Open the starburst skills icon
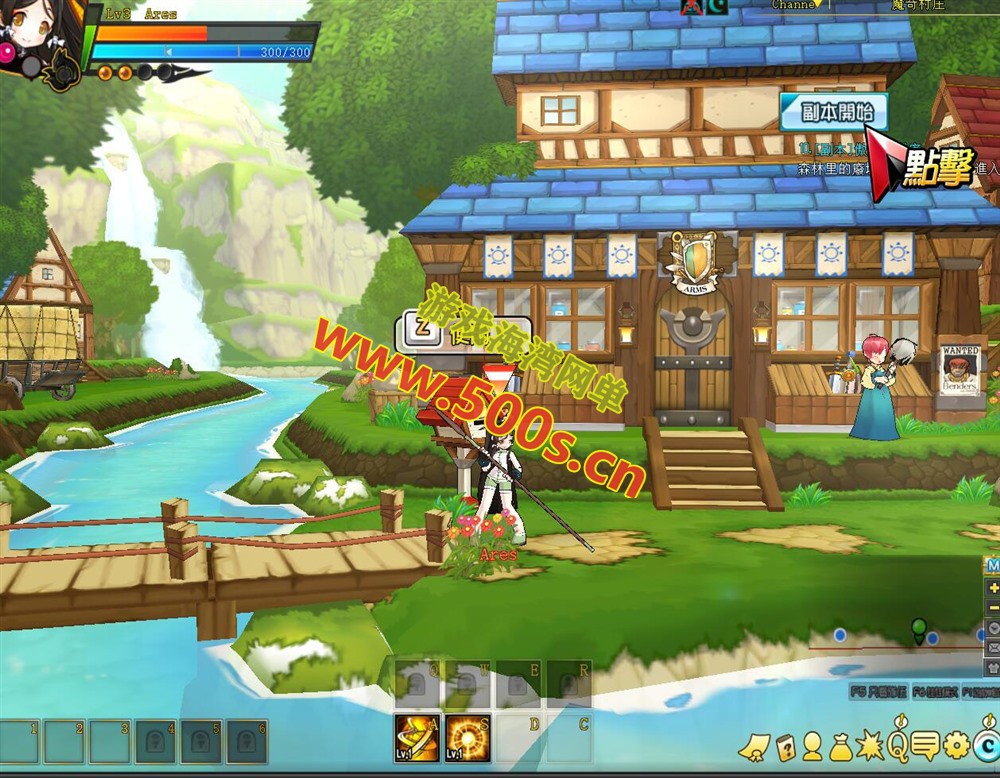 (869, 746)
